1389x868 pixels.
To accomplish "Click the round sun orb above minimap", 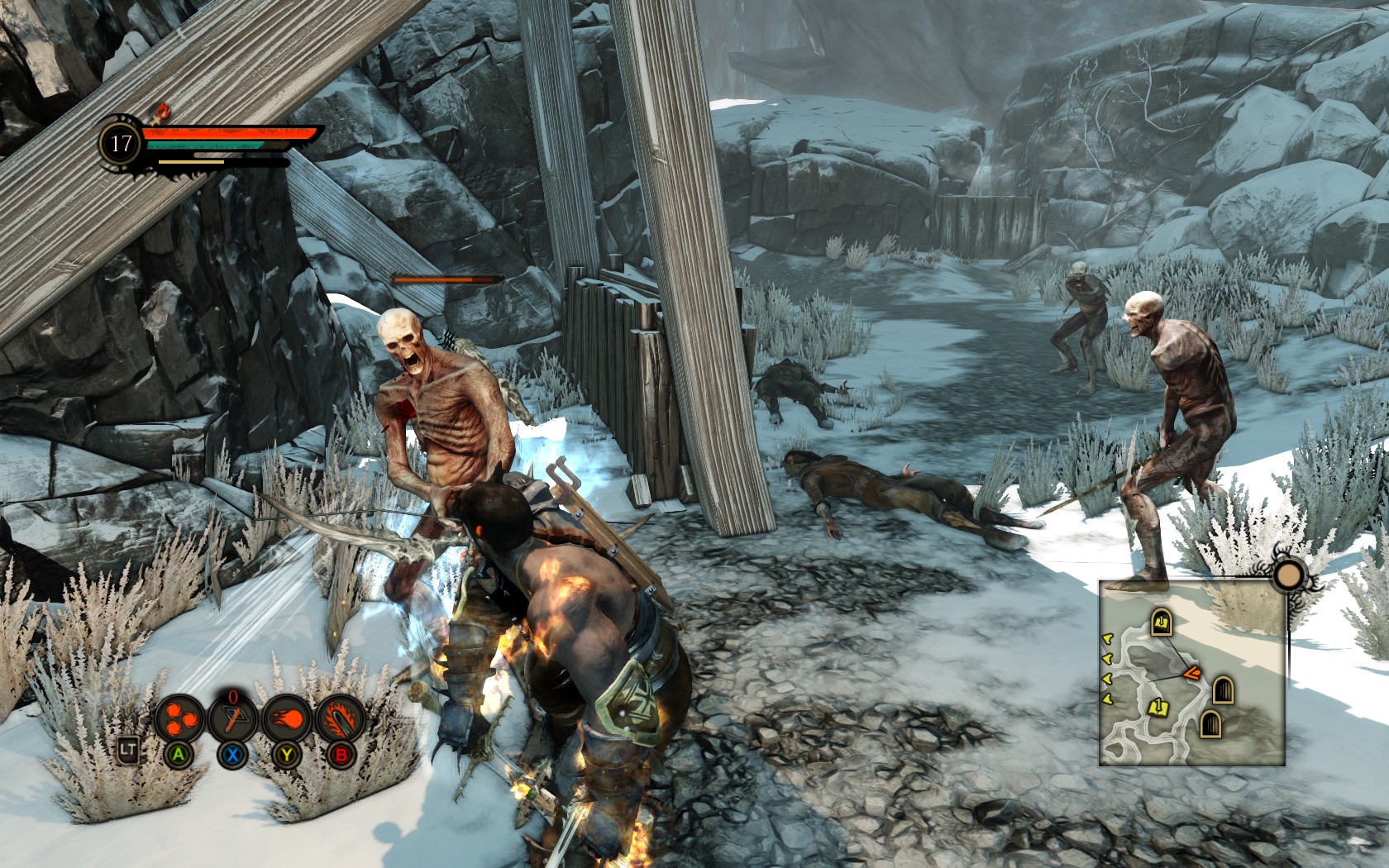I will click(x=1288, y=575).
